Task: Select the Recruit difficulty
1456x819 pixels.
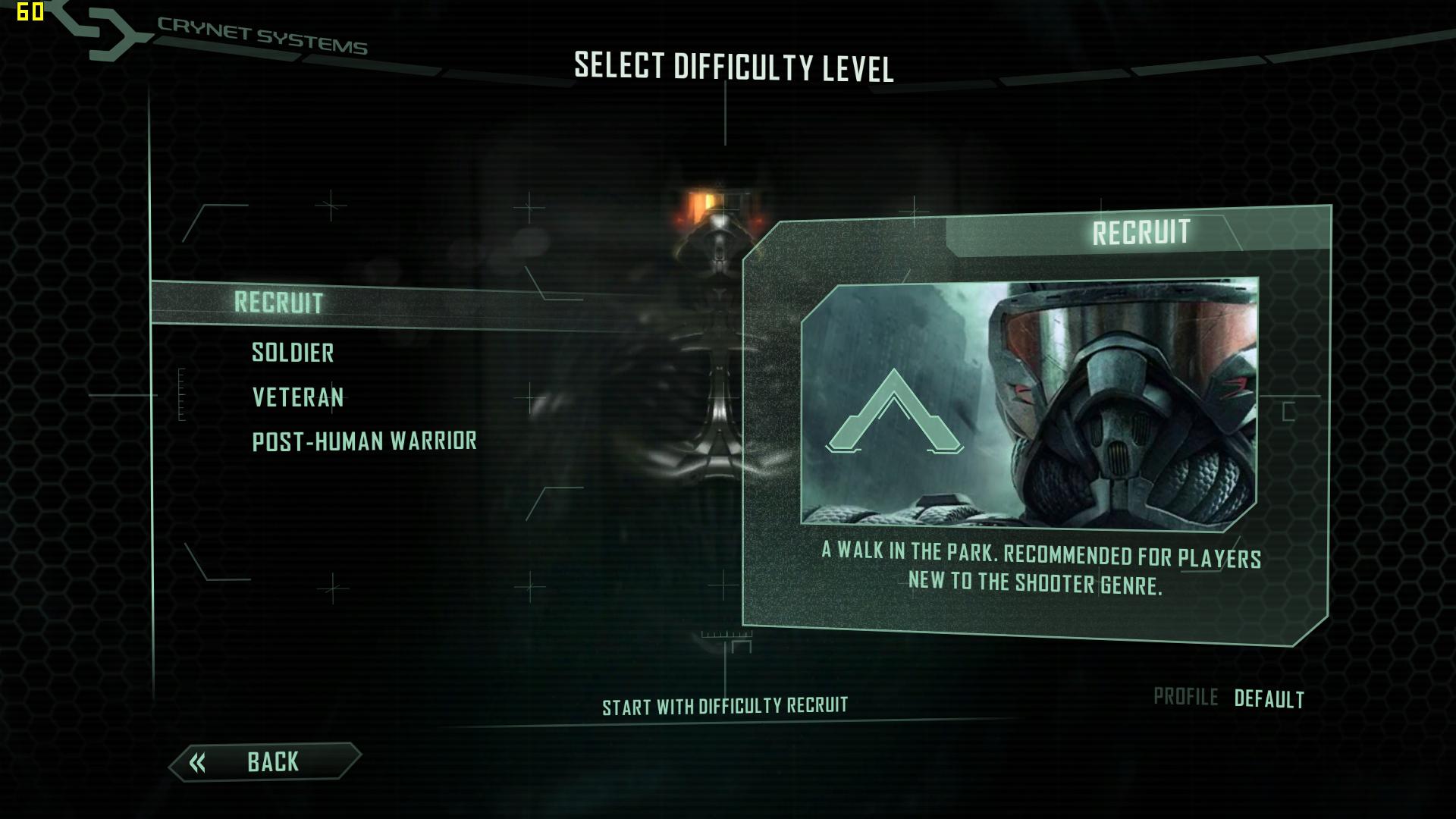Action: [x=278, y=303]
